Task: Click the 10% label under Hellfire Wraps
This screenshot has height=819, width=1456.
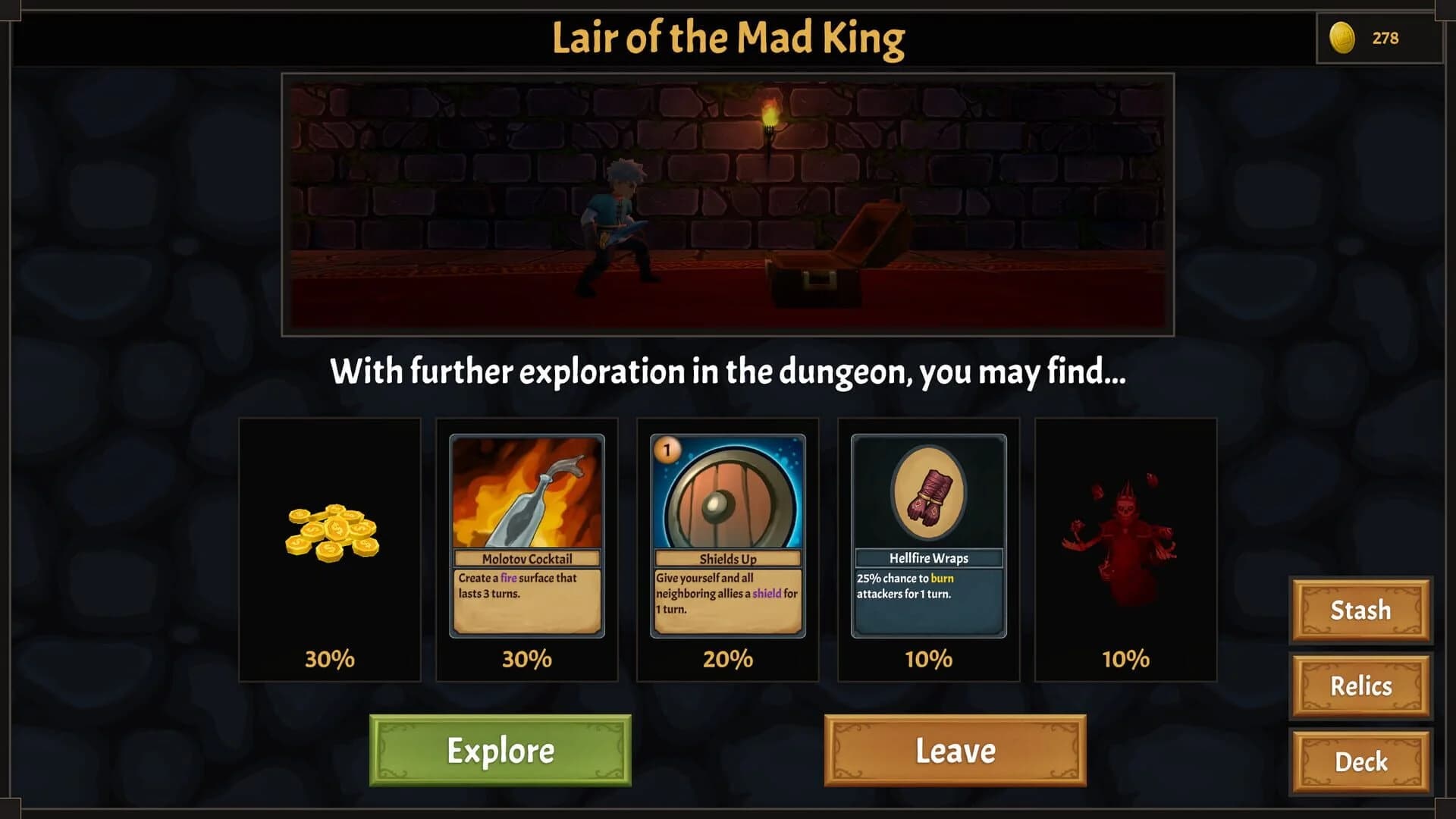Action: 927,659
